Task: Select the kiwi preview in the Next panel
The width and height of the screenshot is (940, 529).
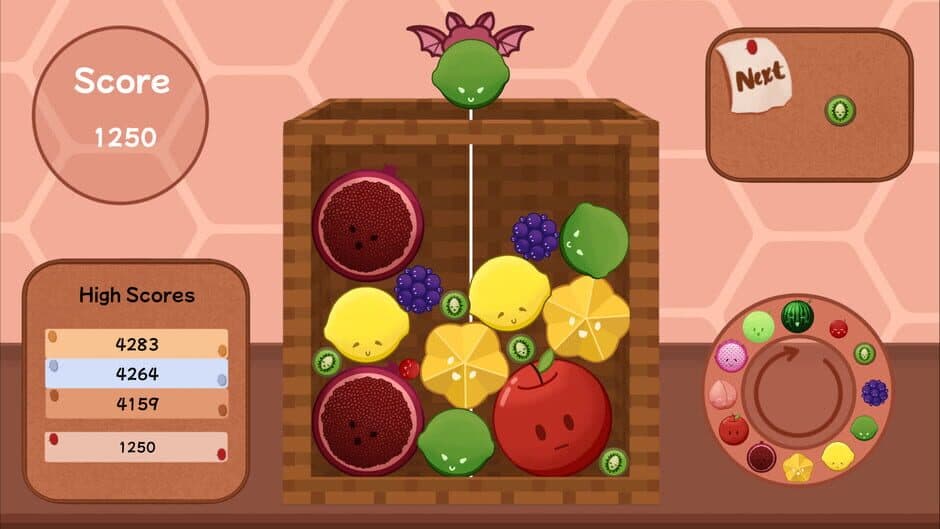Action: tap(840, 110)
